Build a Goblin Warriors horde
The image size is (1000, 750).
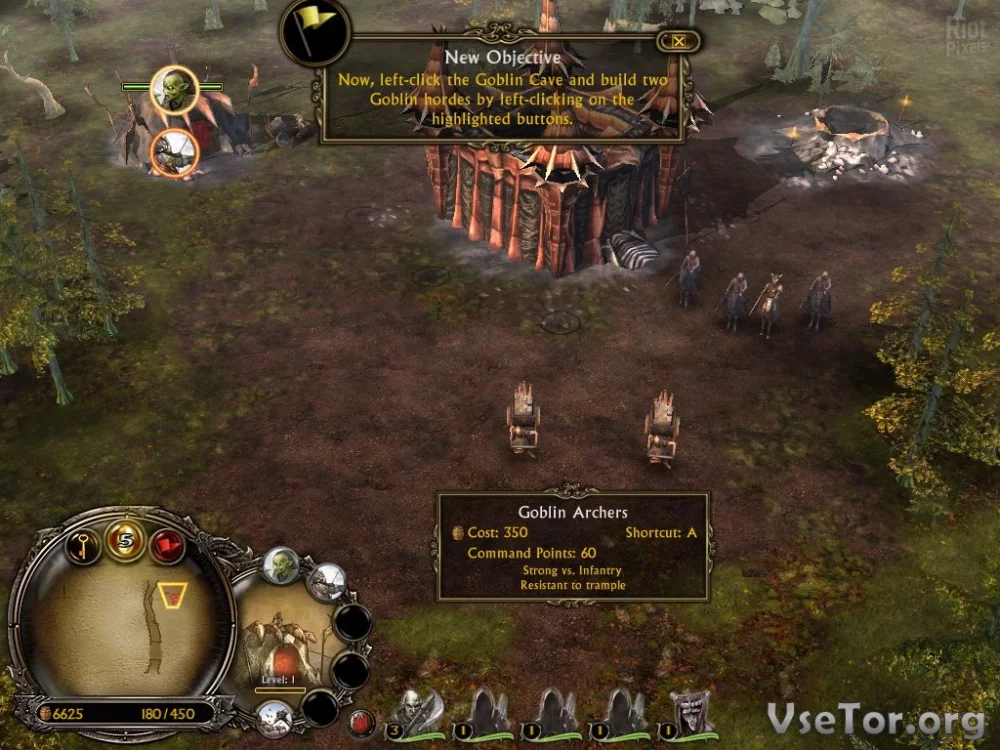pos(281,567)
